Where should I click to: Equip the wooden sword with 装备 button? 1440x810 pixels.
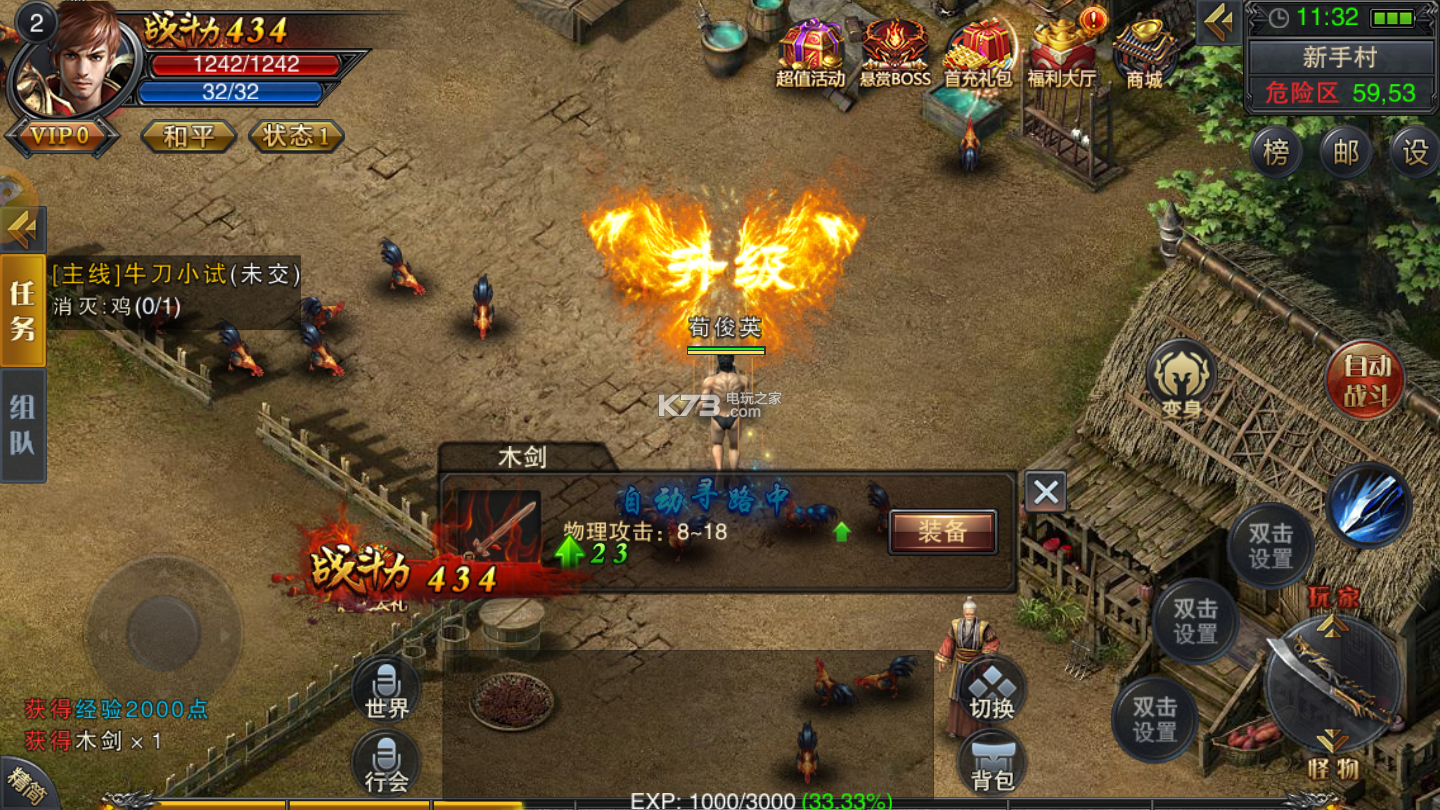(942, 532)
